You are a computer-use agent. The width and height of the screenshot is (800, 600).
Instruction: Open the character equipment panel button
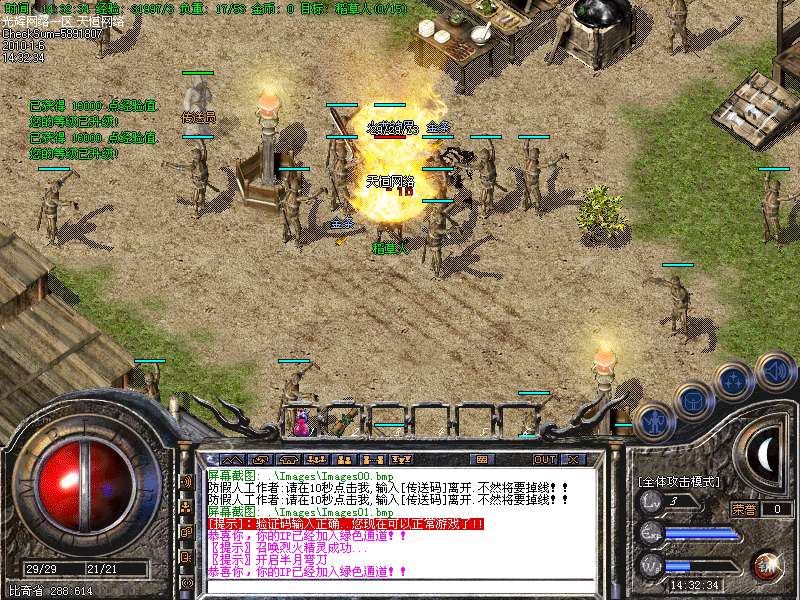click(652, 421)
